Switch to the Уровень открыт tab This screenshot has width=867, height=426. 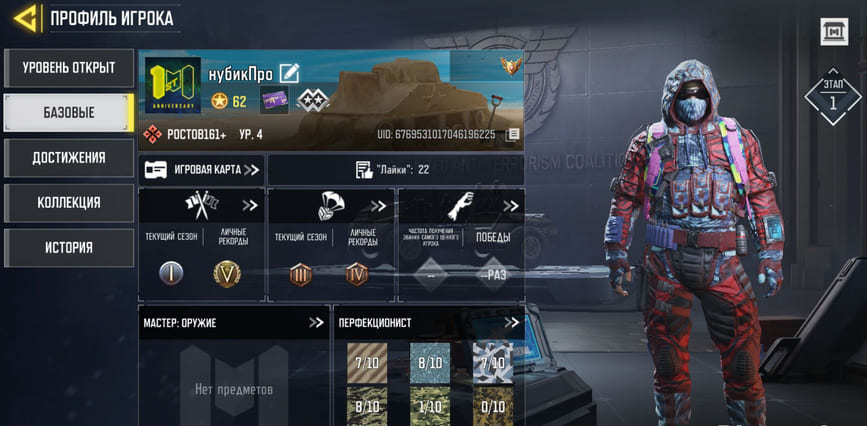pos(68,68)
